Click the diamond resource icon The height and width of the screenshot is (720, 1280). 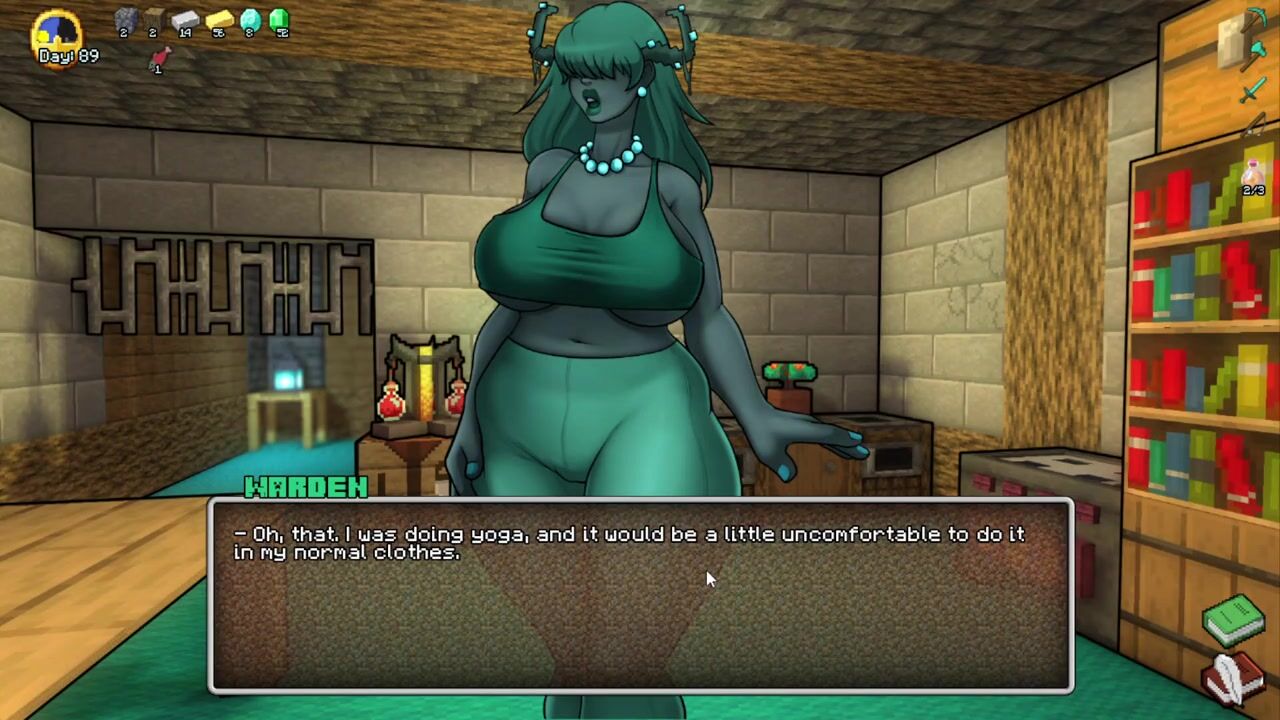(x=249, y=20)
